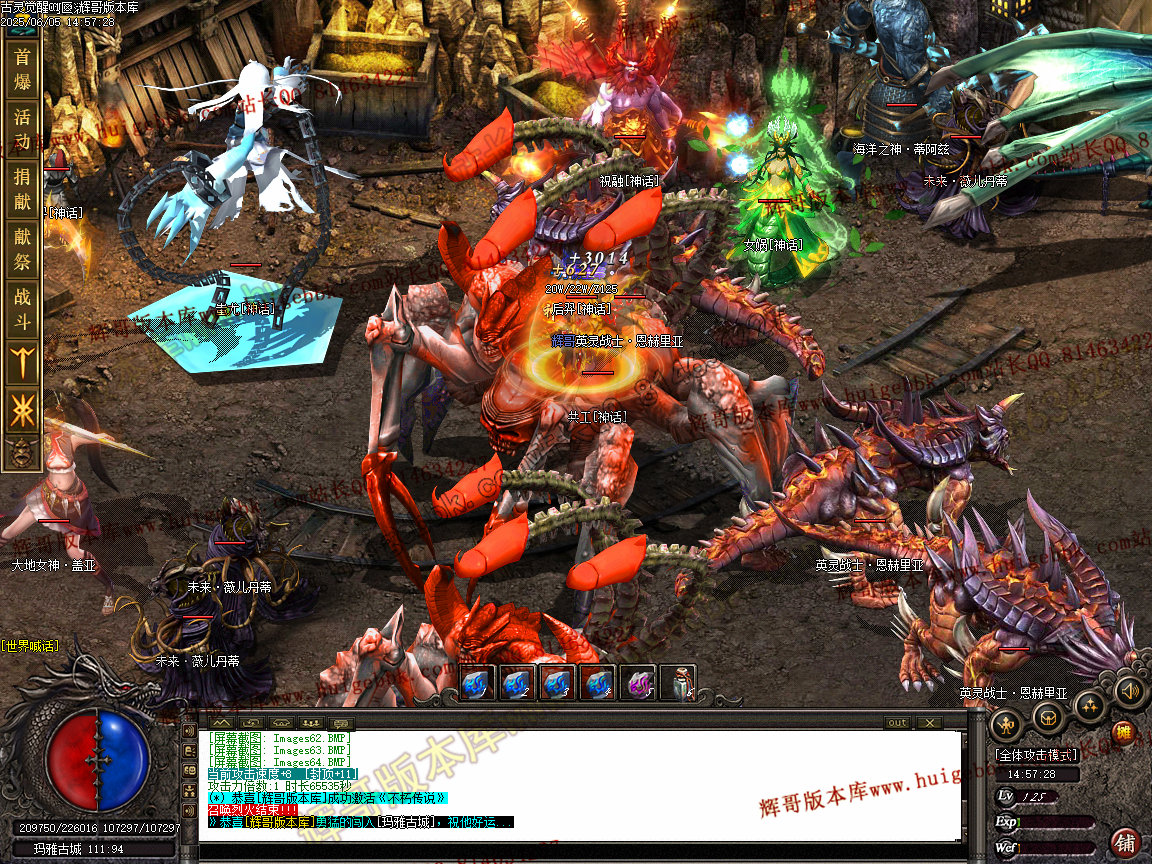Viewport: 1152px width, 864px height.
Task: Open the 首爆 first-kill menu
Action: (x=22, y=69)
